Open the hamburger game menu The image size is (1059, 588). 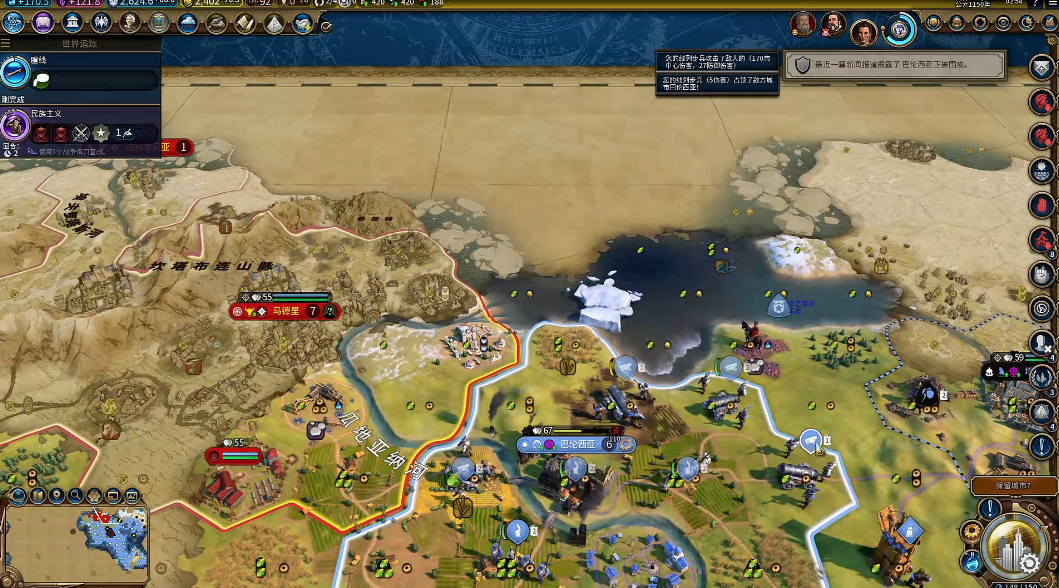click(1051, 5)
